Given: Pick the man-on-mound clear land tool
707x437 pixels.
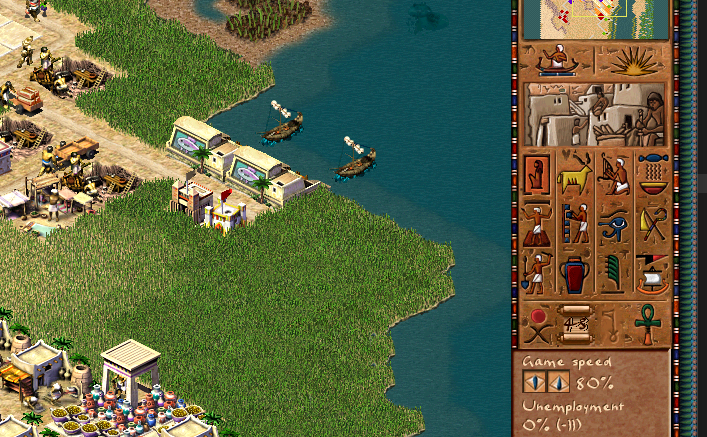Looking at the screenshot, I should 538,224.
